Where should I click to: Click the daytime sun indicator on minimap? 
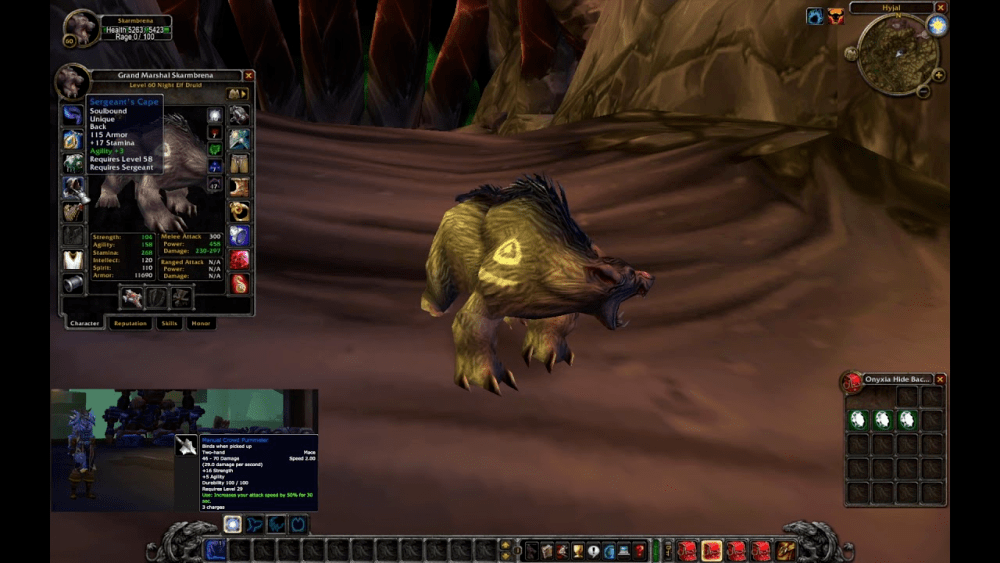pyautogui.click(x=937, y=26)
